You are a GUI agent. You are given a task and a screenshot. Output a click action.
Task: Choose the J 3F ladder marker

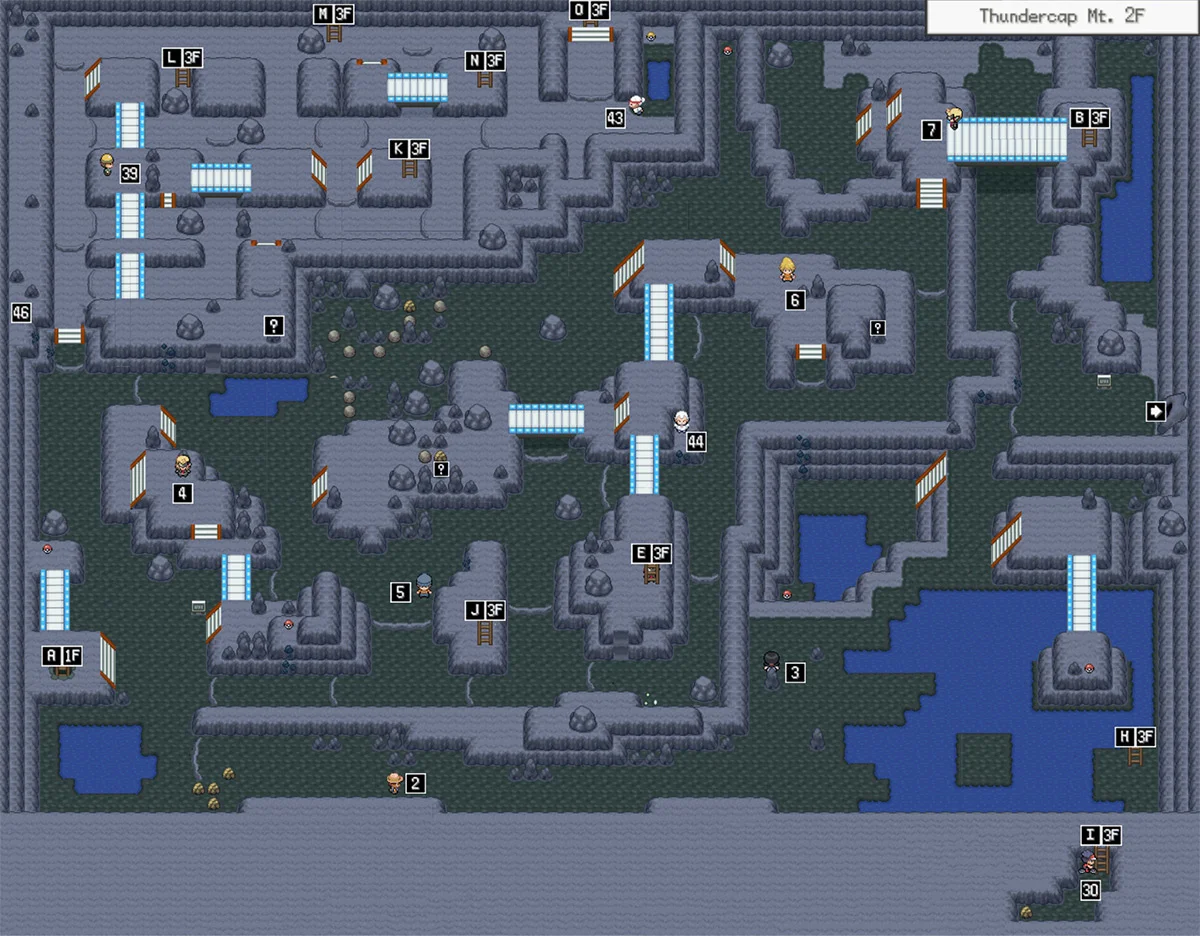[x=485, y=610]
